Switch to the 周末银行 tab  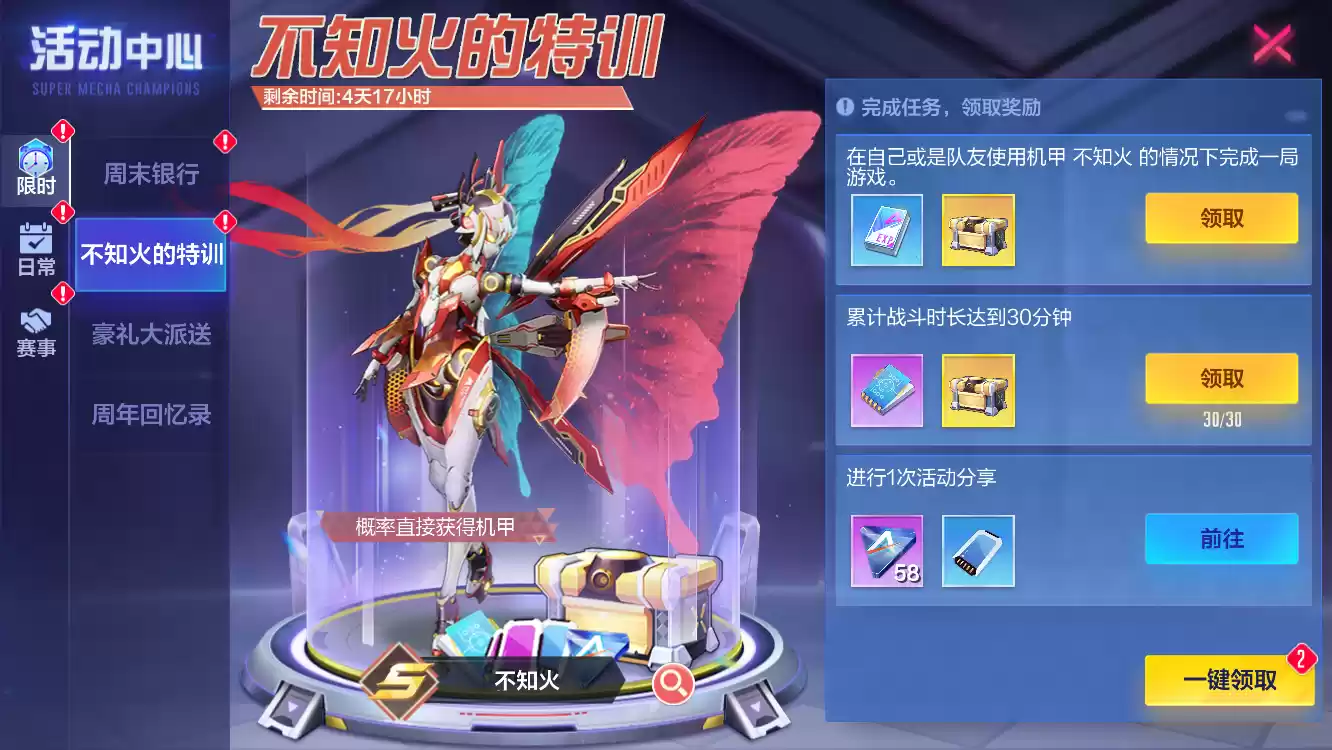coord(149,173)
